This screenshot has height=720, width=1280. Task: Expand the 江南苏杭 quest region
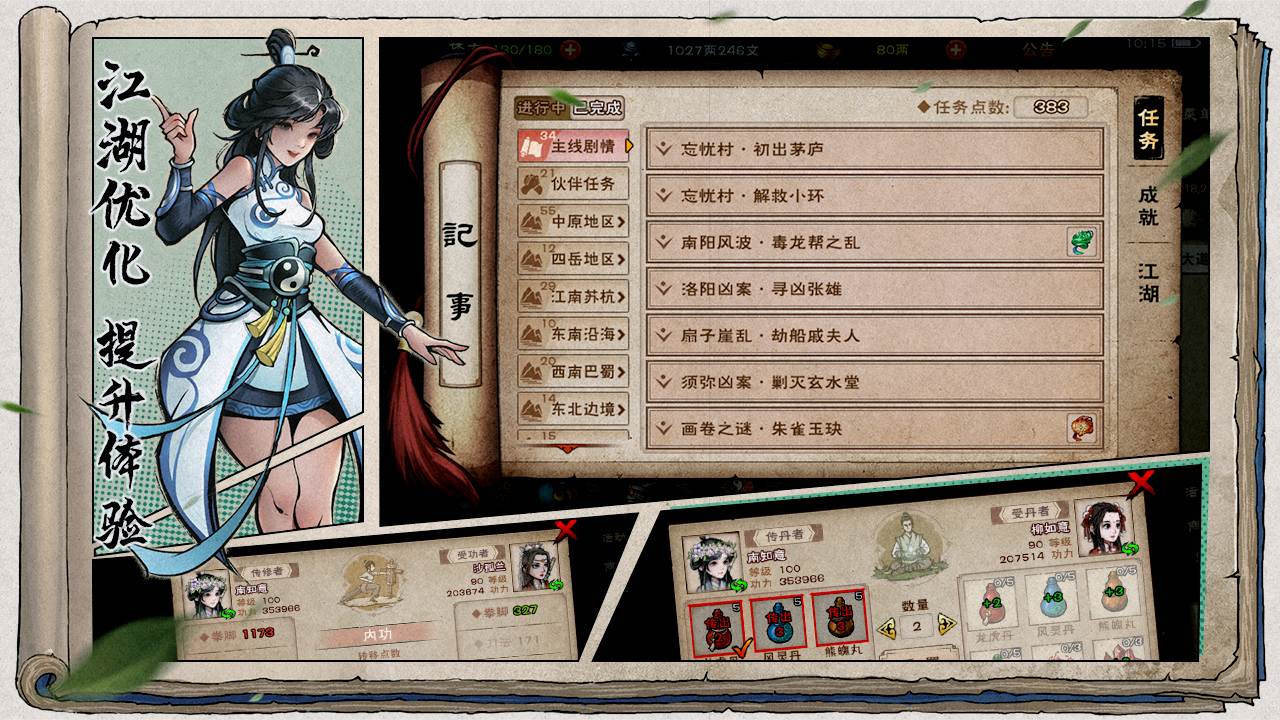coord(574,298)
